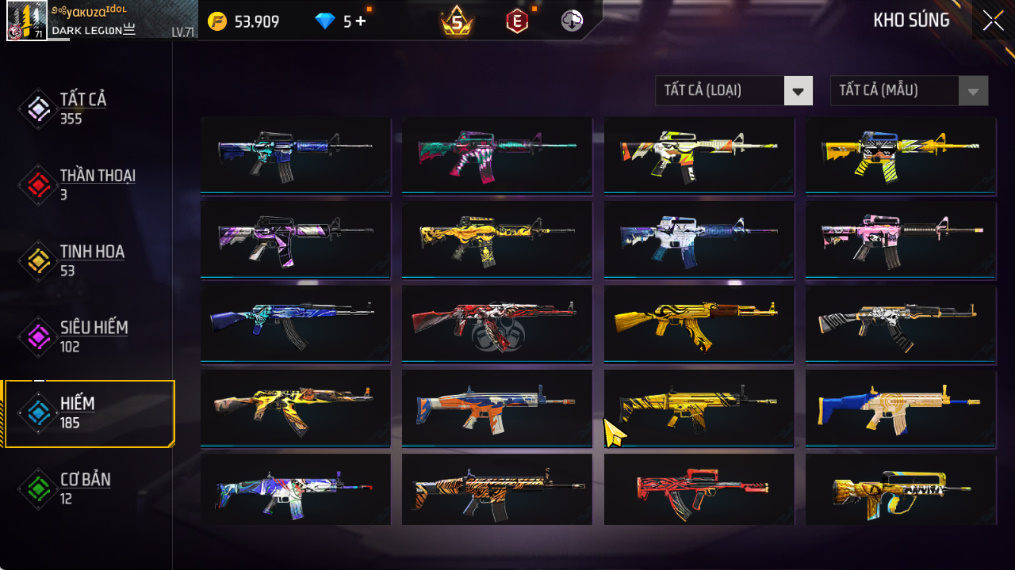Pick the tiger-striped orange rifle skin

[496, 490]
